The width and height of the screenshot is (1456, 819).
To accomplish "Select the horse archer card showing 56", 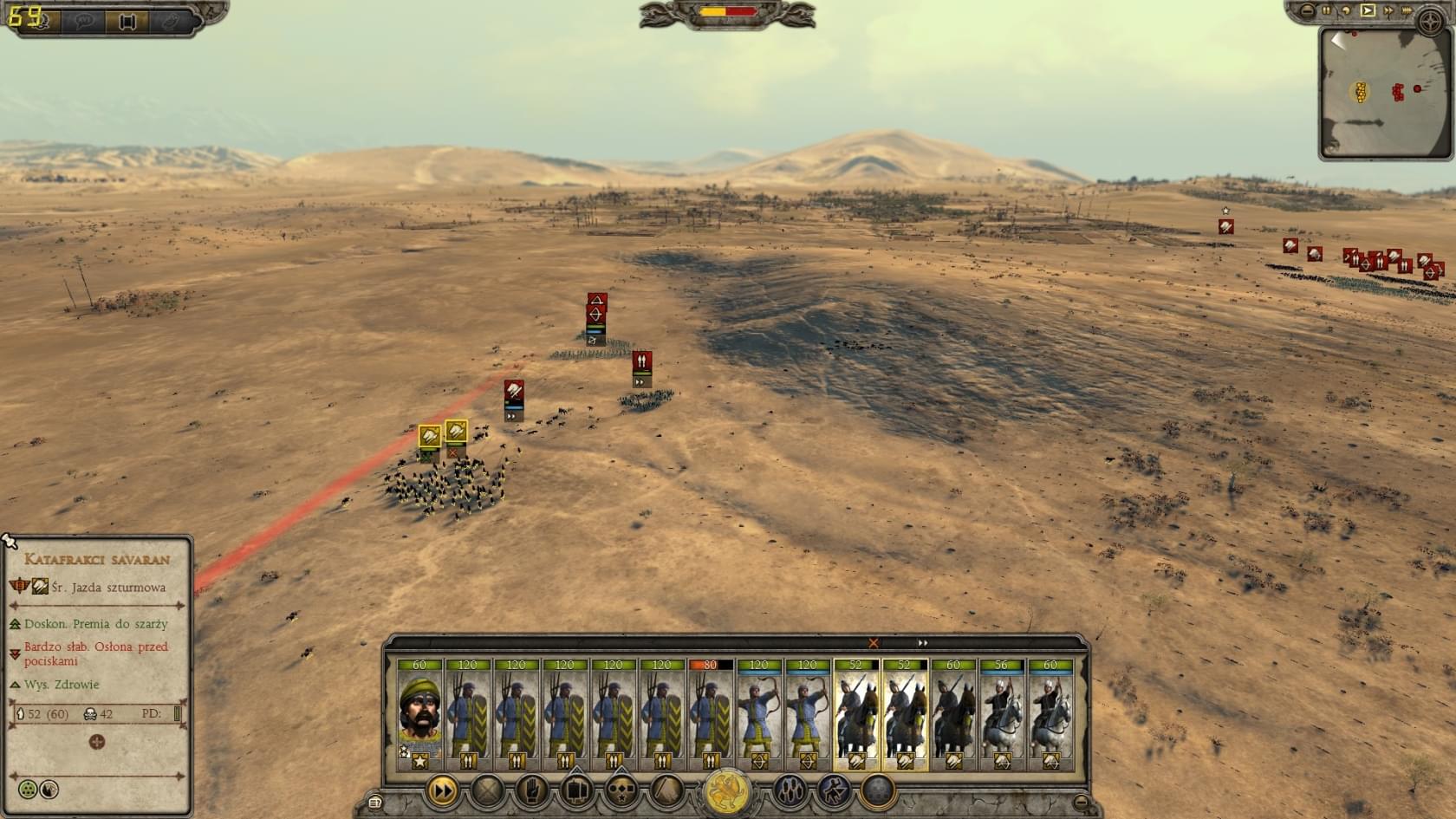I will tap(1002, 714).
